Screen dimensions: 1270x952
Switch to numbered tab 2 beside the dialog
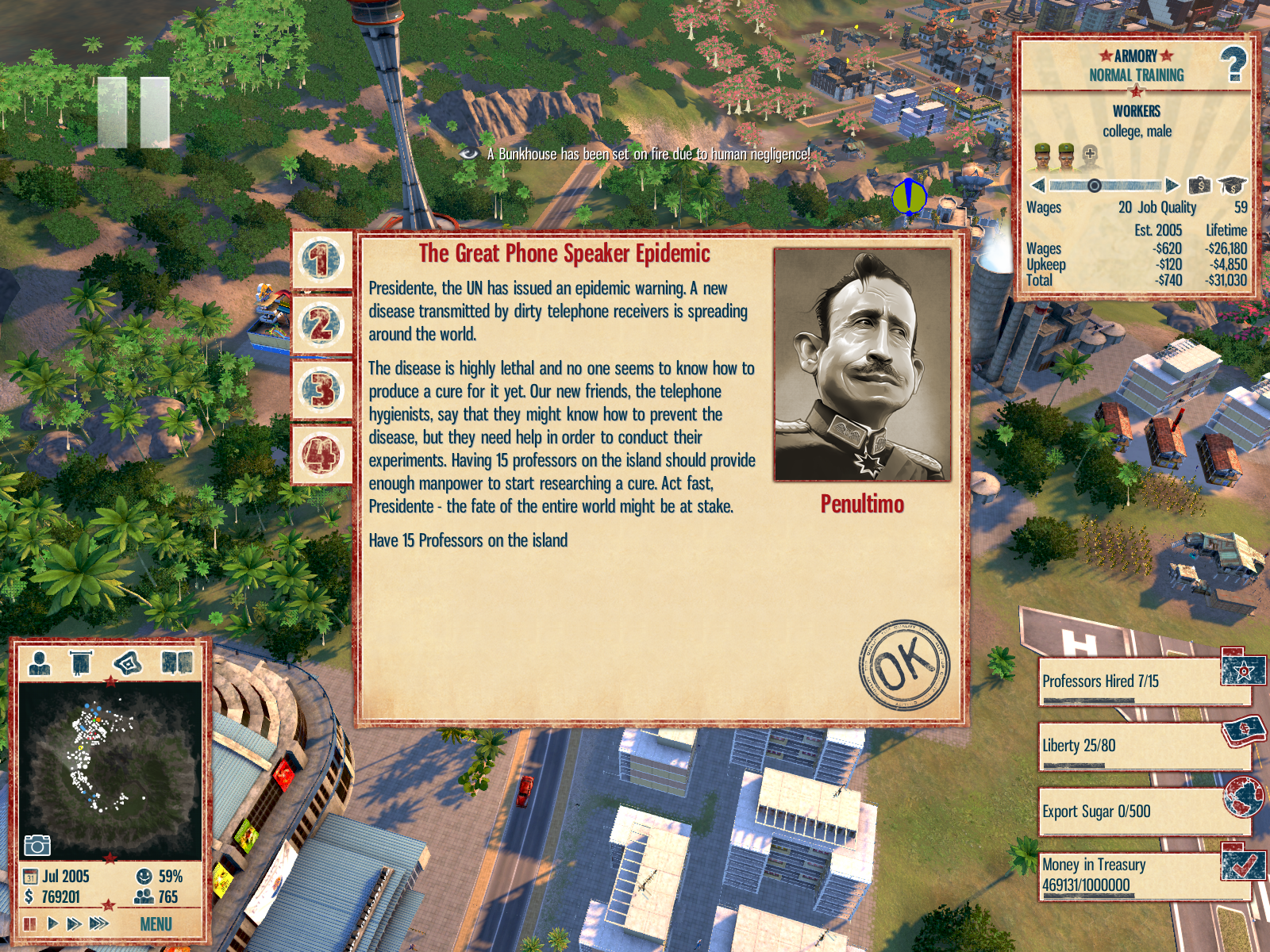(x=321, y=324)
